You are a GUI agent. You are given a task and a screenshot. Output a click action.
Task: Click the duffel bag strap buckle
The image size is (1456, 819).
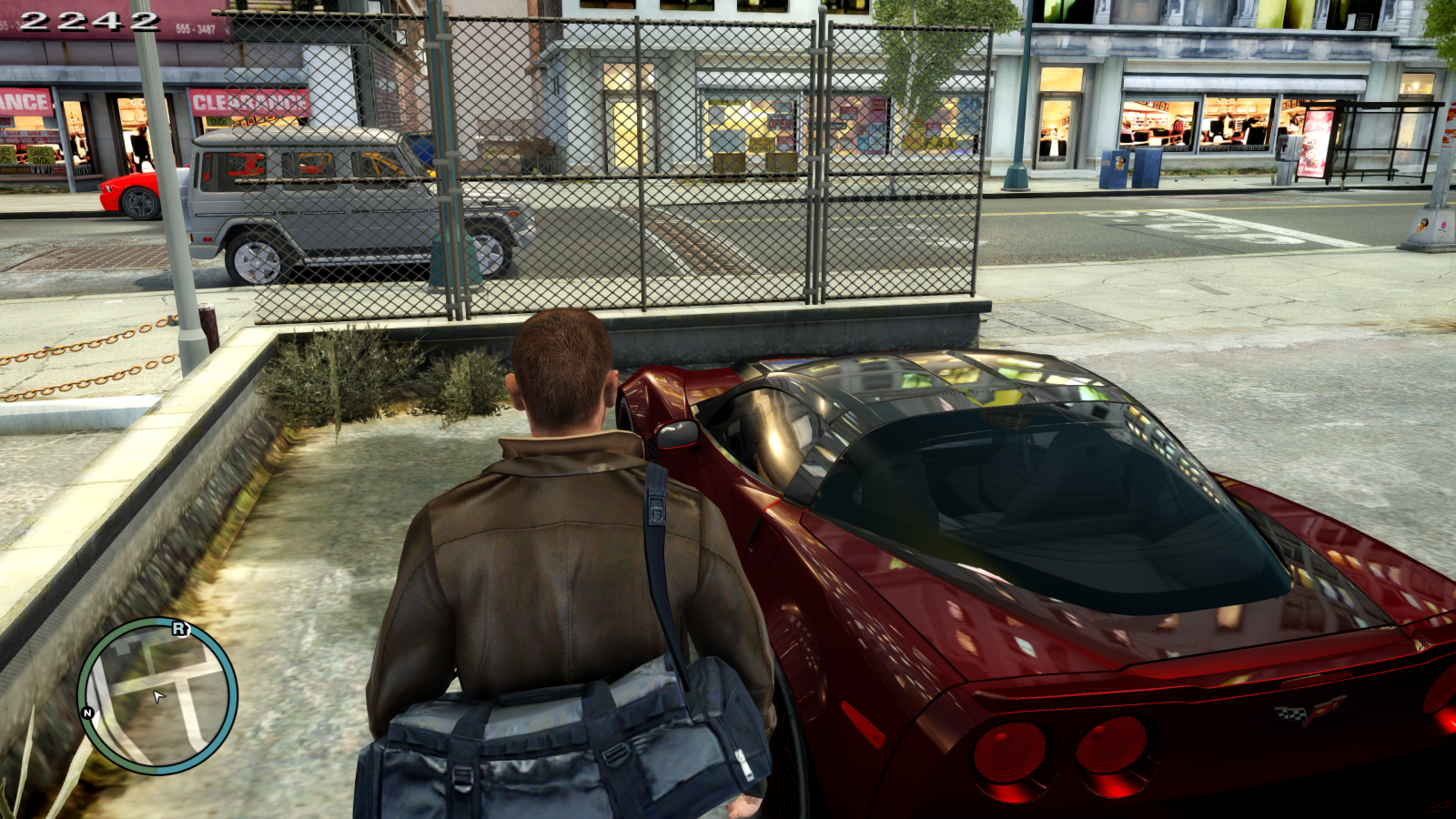tap(654, 506)
